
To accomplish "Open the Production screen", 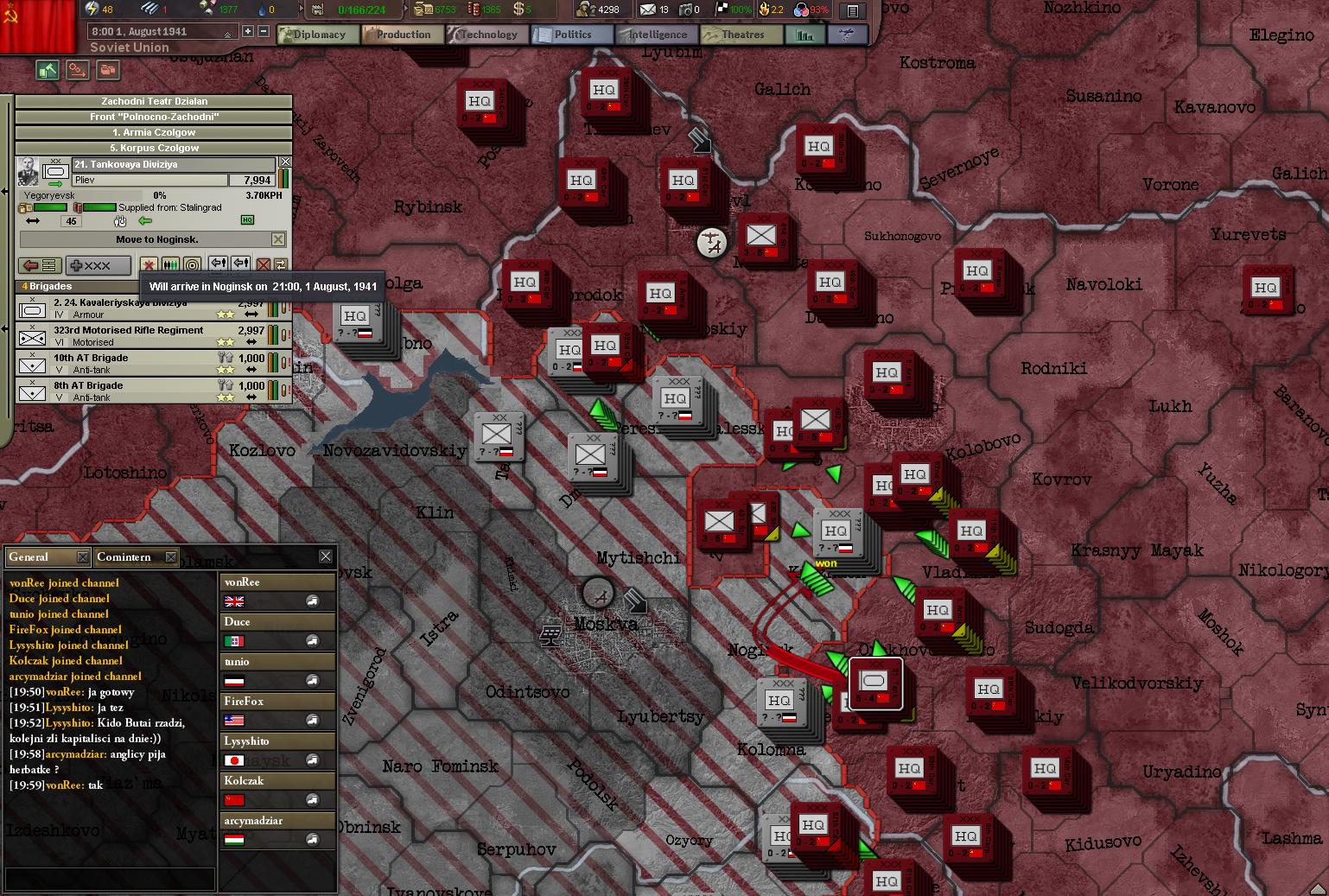I will point(397,35).
